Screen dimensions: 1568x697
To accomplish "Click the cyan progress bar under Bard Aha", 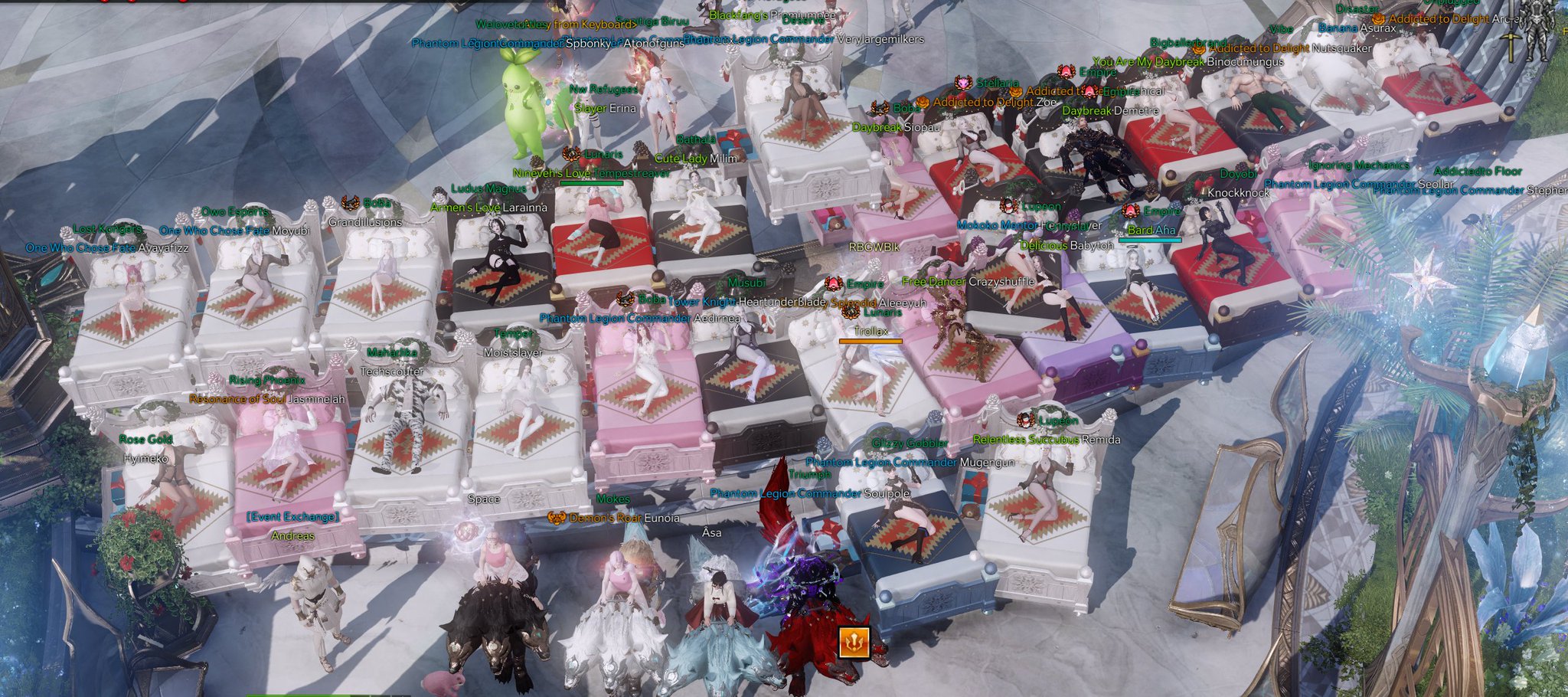I will point(1150,241).
